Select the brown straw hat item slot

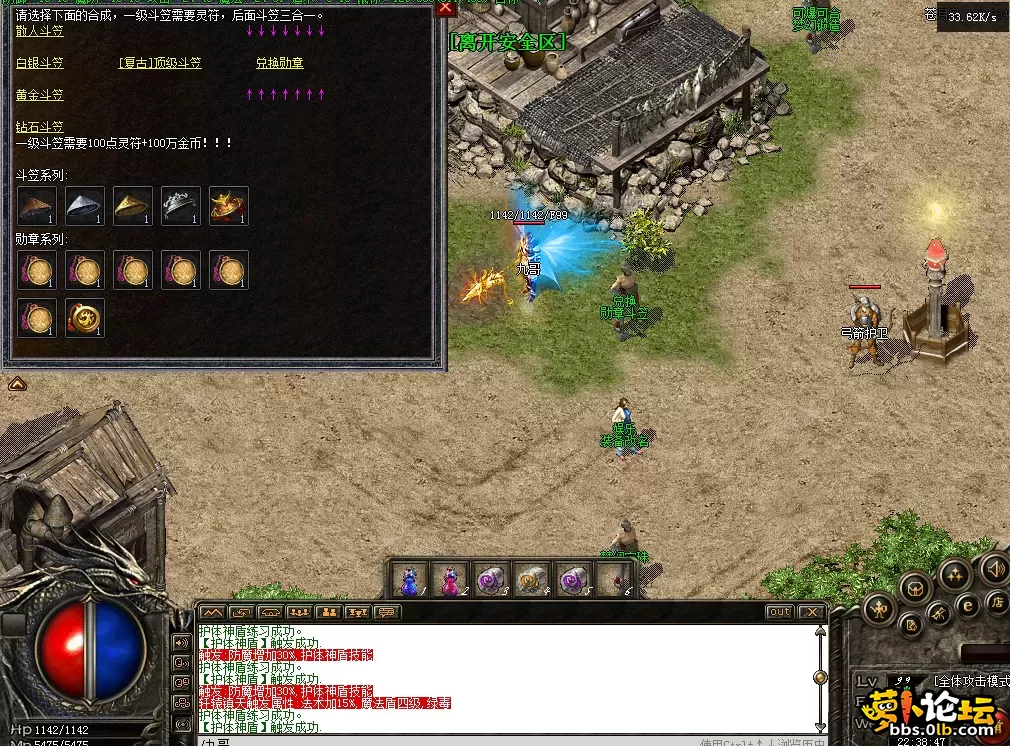click(x=37, y=206)
